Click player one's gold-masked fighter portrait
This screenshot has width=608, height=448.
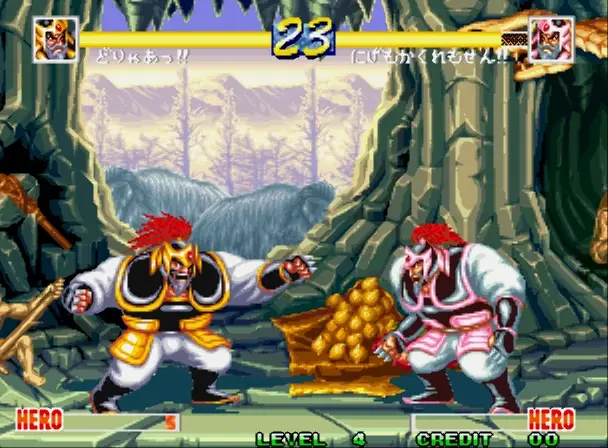pos(55,40)
